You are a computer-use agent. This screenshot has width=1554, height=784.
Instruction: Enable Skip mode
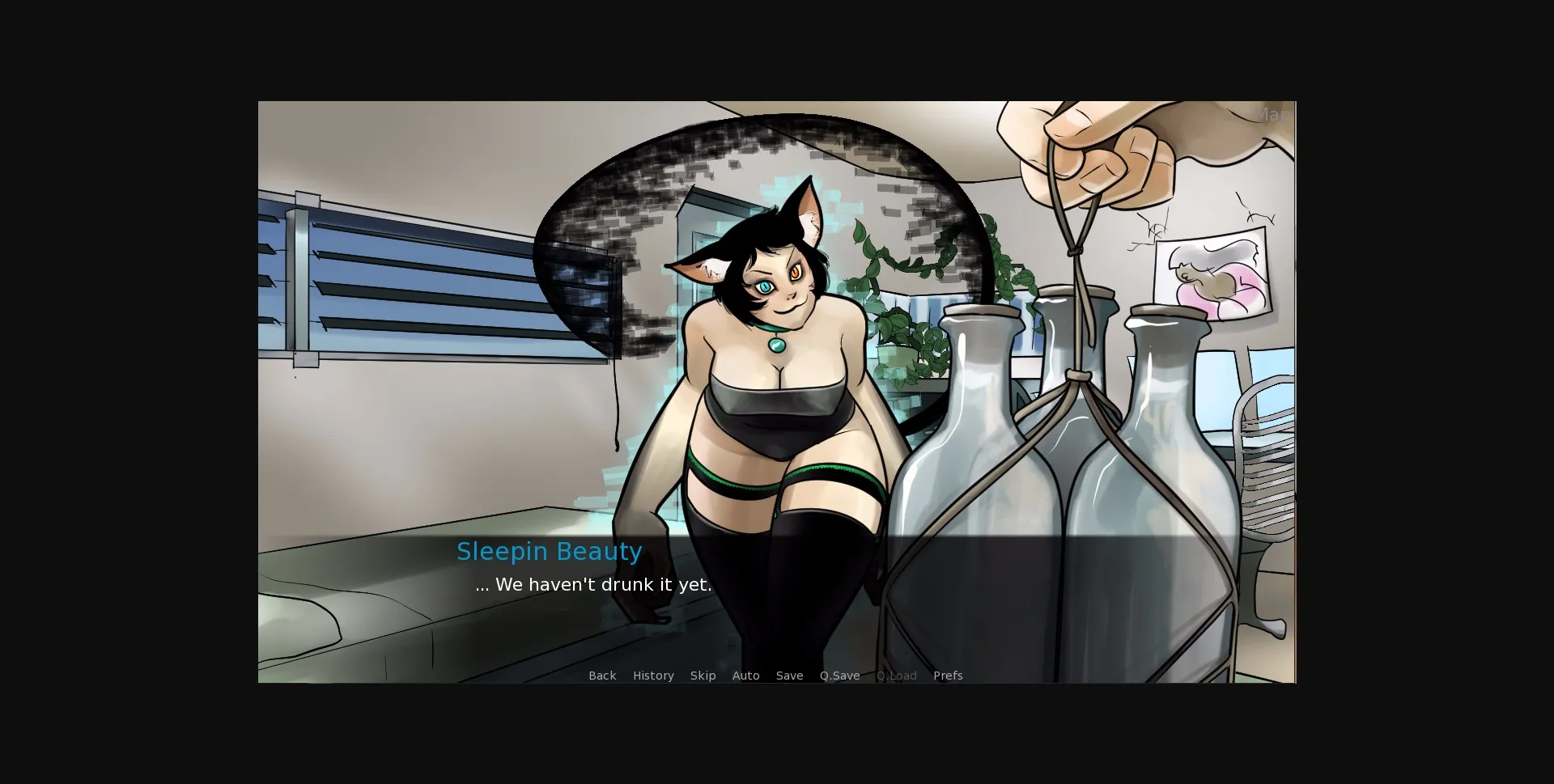[x=703, y=676]
